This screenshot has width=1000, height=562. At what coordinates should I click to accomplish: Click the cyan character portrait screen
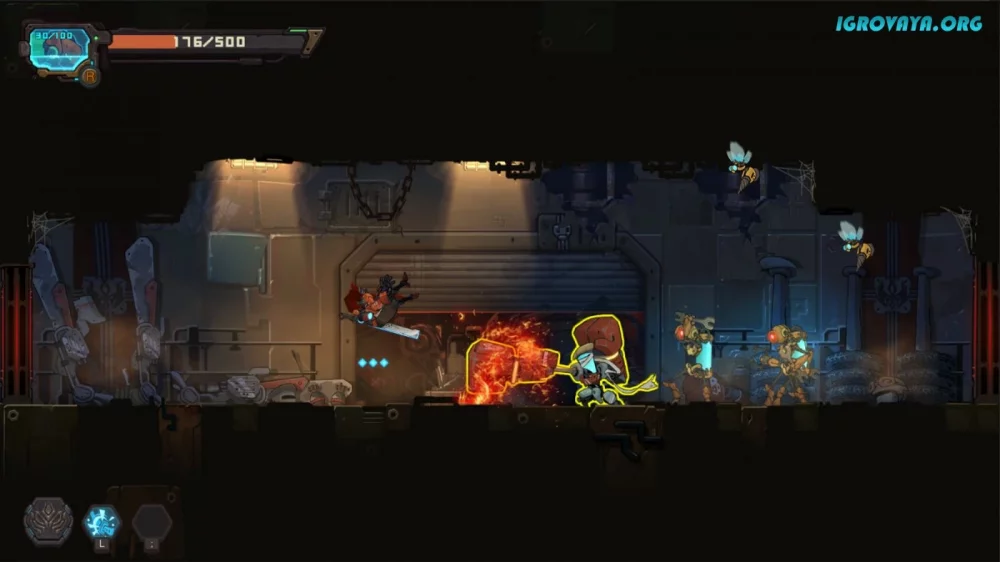point(58,48)
